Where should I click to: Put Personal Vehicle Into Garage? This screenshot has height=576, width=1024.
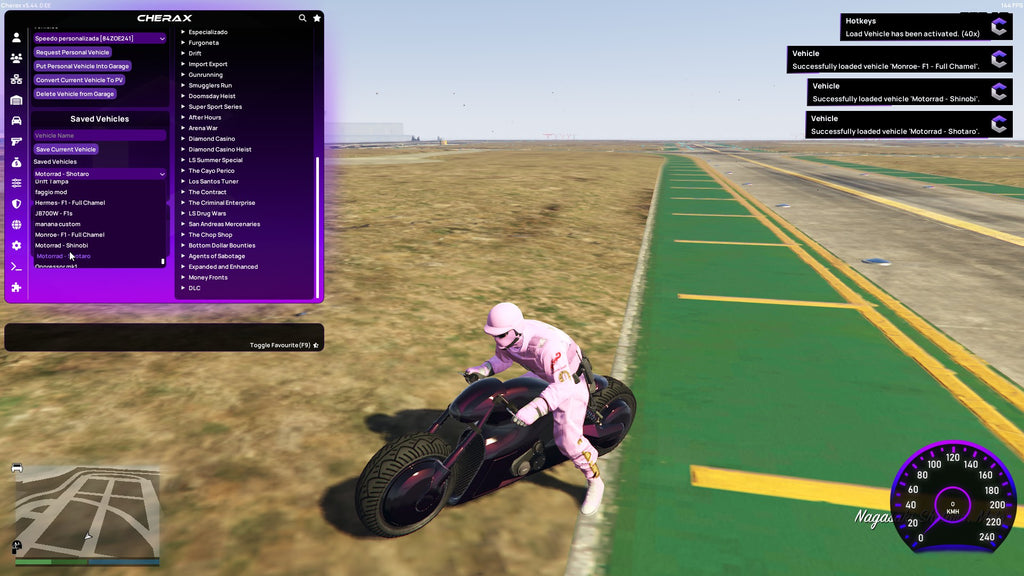pyautogui.click(x=82, y=66)
